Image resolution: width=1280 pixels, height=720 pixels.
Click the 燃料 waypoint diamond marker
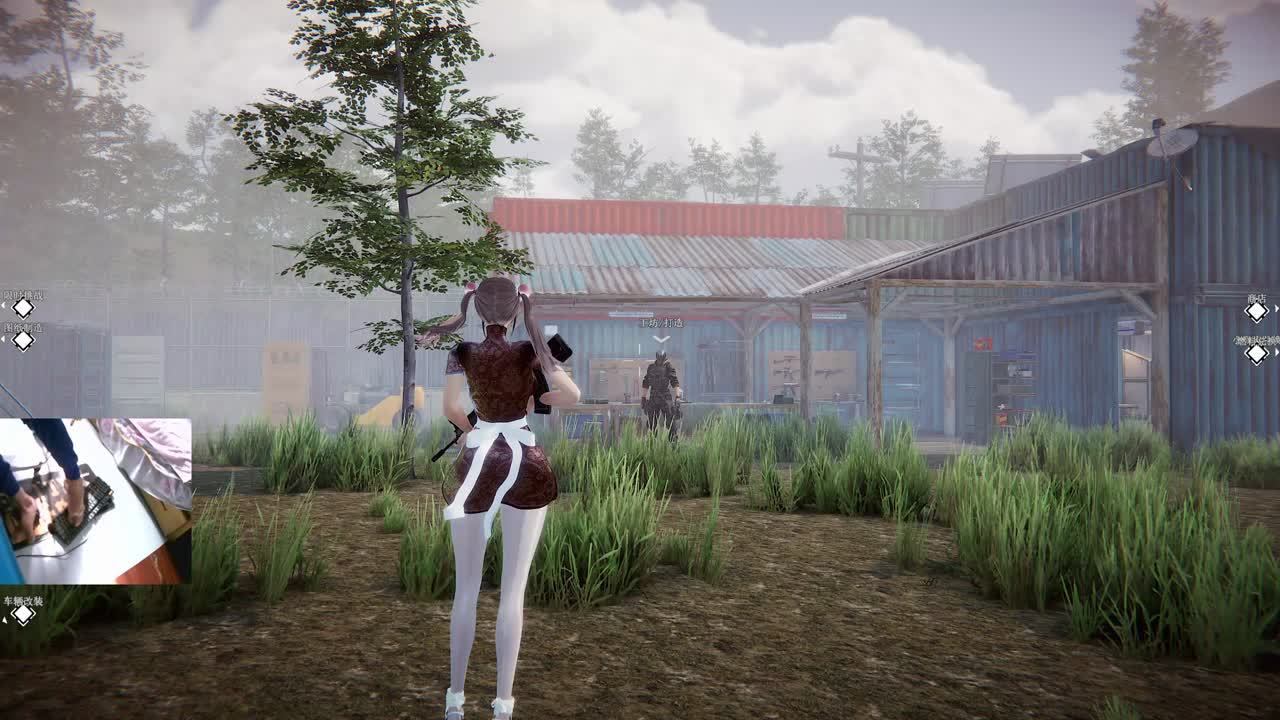click(x=1256, y=353)
